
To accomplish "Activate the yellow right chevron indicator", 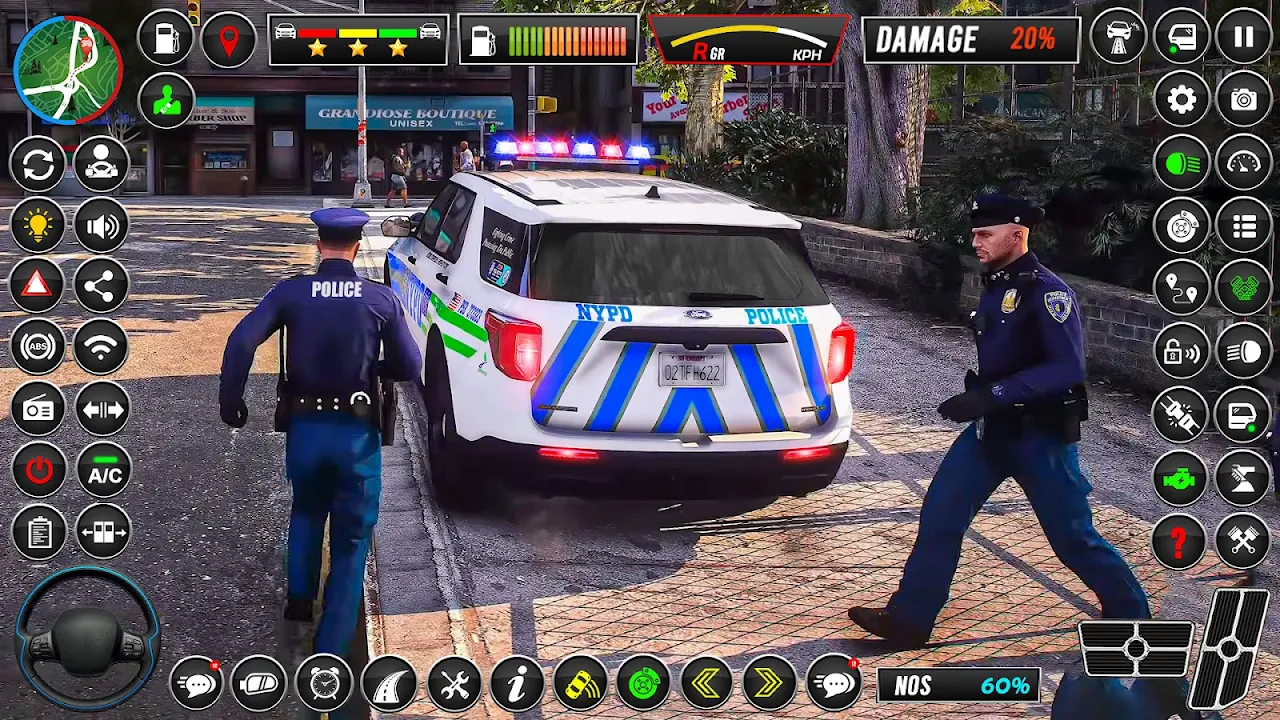I will tap(769, 684).
